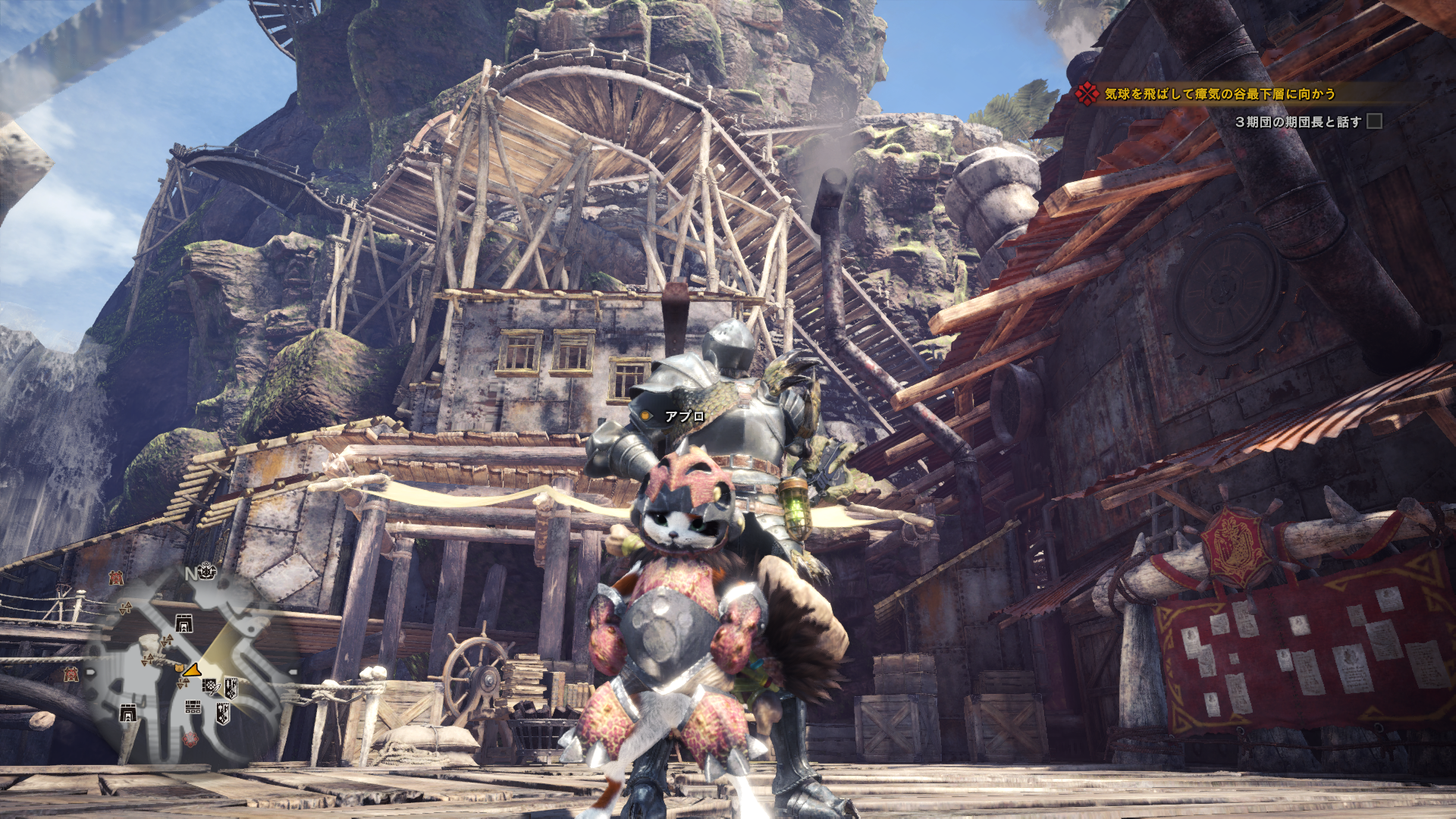
Task: Click the yellow player arrow on minimap
Action: (191, 670)
